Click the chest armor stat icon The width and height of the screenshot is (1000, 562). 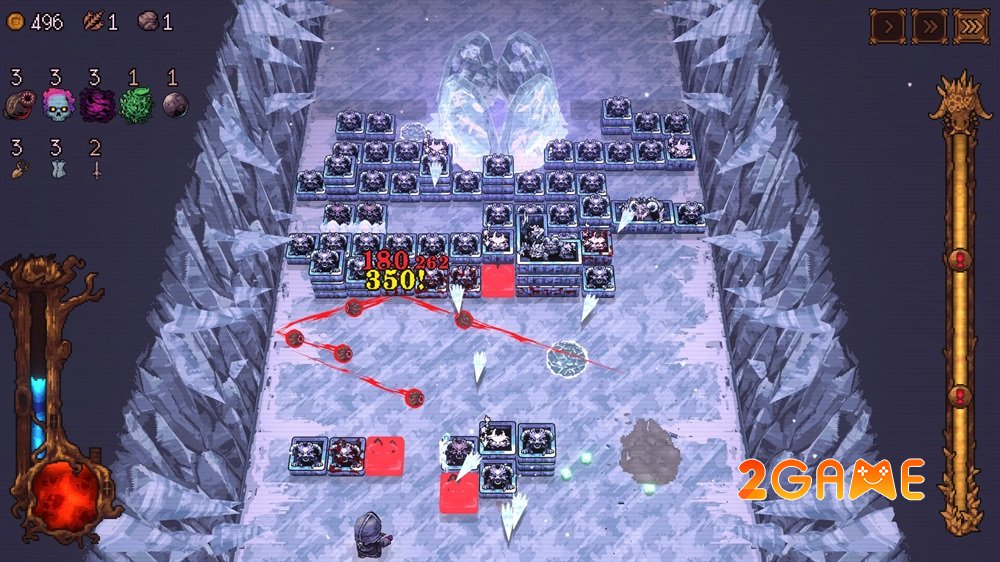(x=57, y=170)
